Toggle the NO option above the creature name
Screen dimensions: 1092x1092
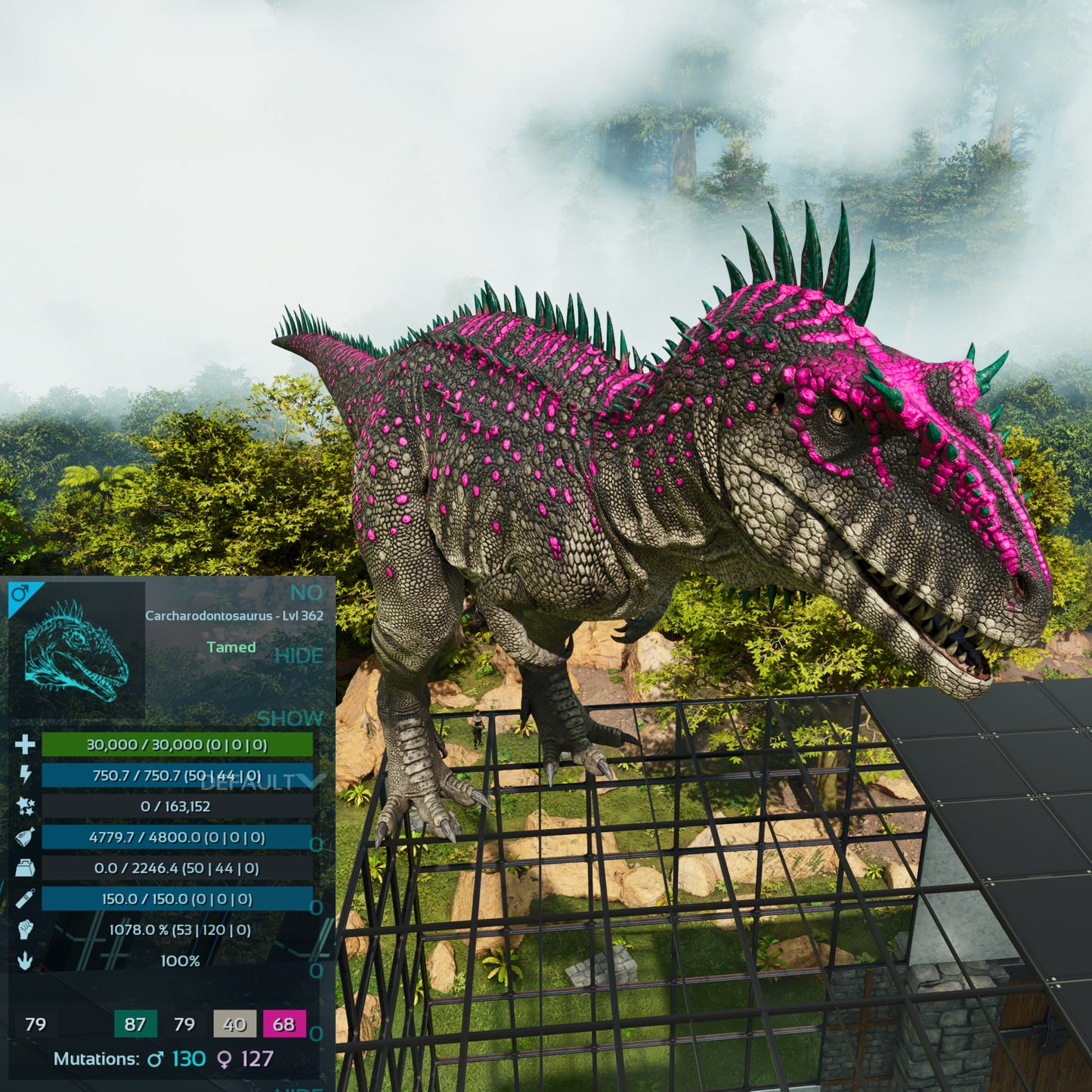tap(306, 592)
